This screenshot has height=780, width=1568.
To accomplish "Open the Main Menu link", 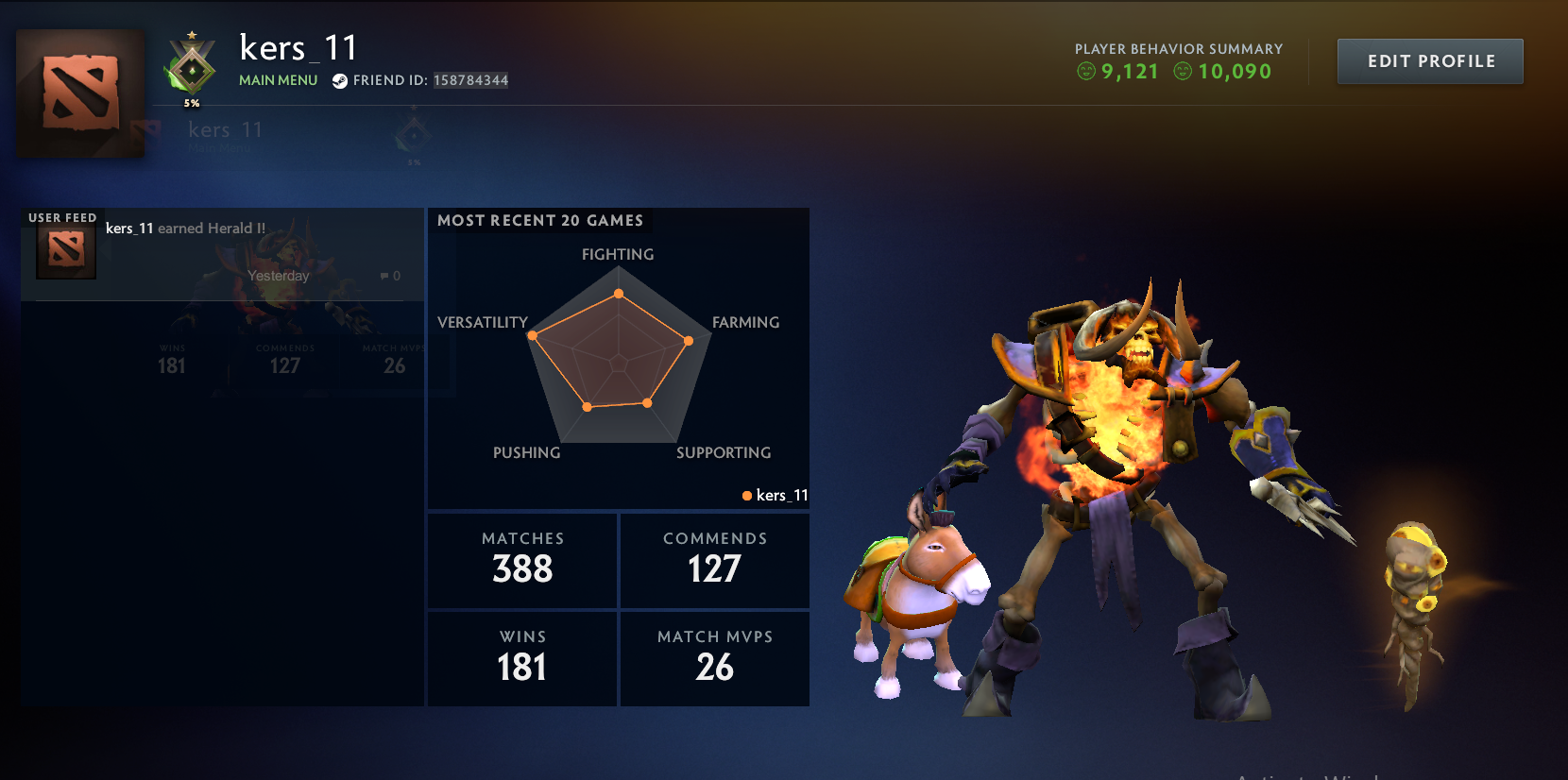I will point(277,80).
